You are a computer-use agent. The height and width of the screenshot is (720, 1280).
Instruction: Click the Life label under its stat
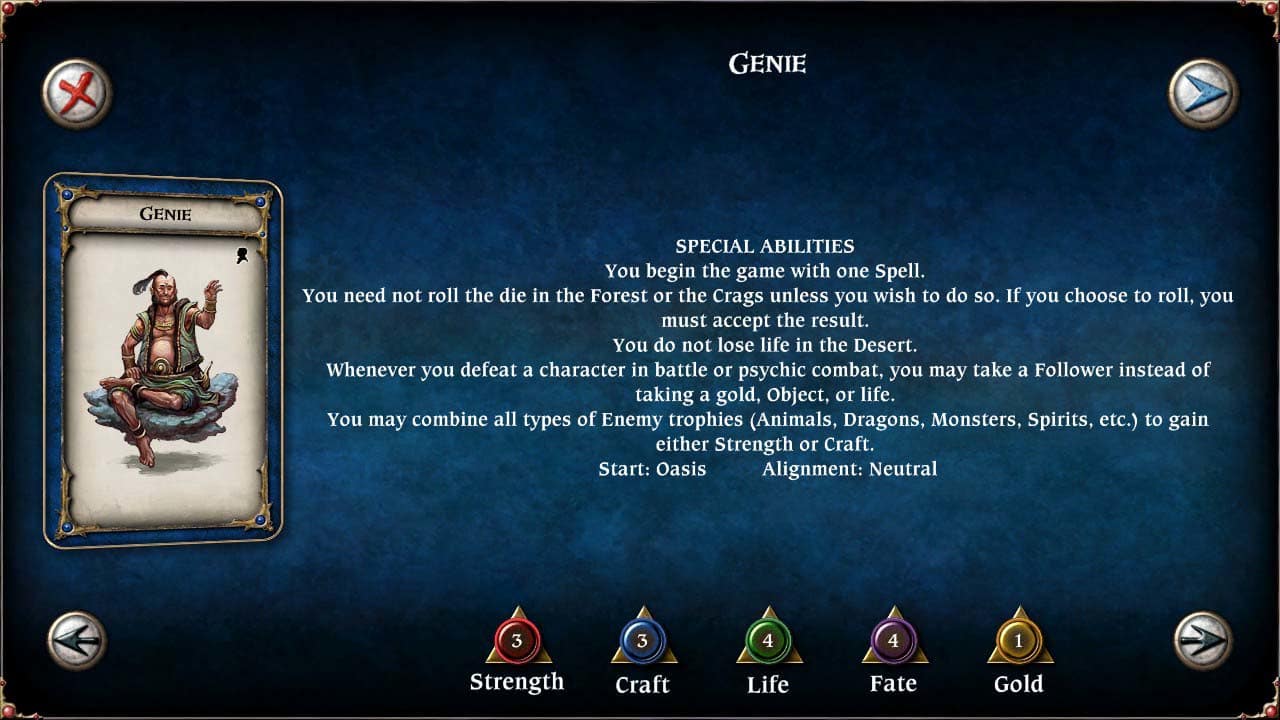click(767, 686)
